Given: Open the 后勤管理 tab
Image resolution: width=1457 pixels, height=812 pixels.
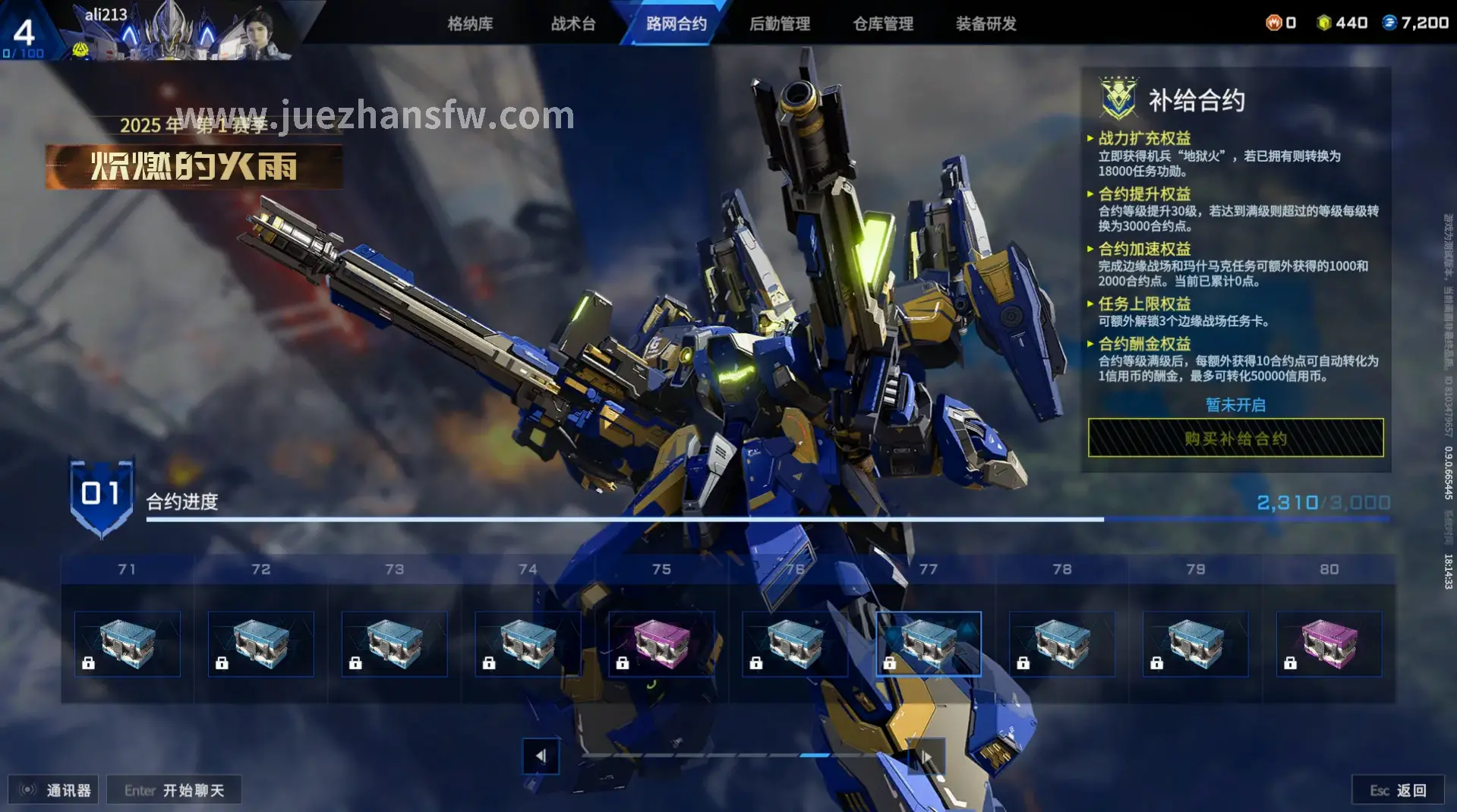Looking at the screenshot, I should pos(779,24).
